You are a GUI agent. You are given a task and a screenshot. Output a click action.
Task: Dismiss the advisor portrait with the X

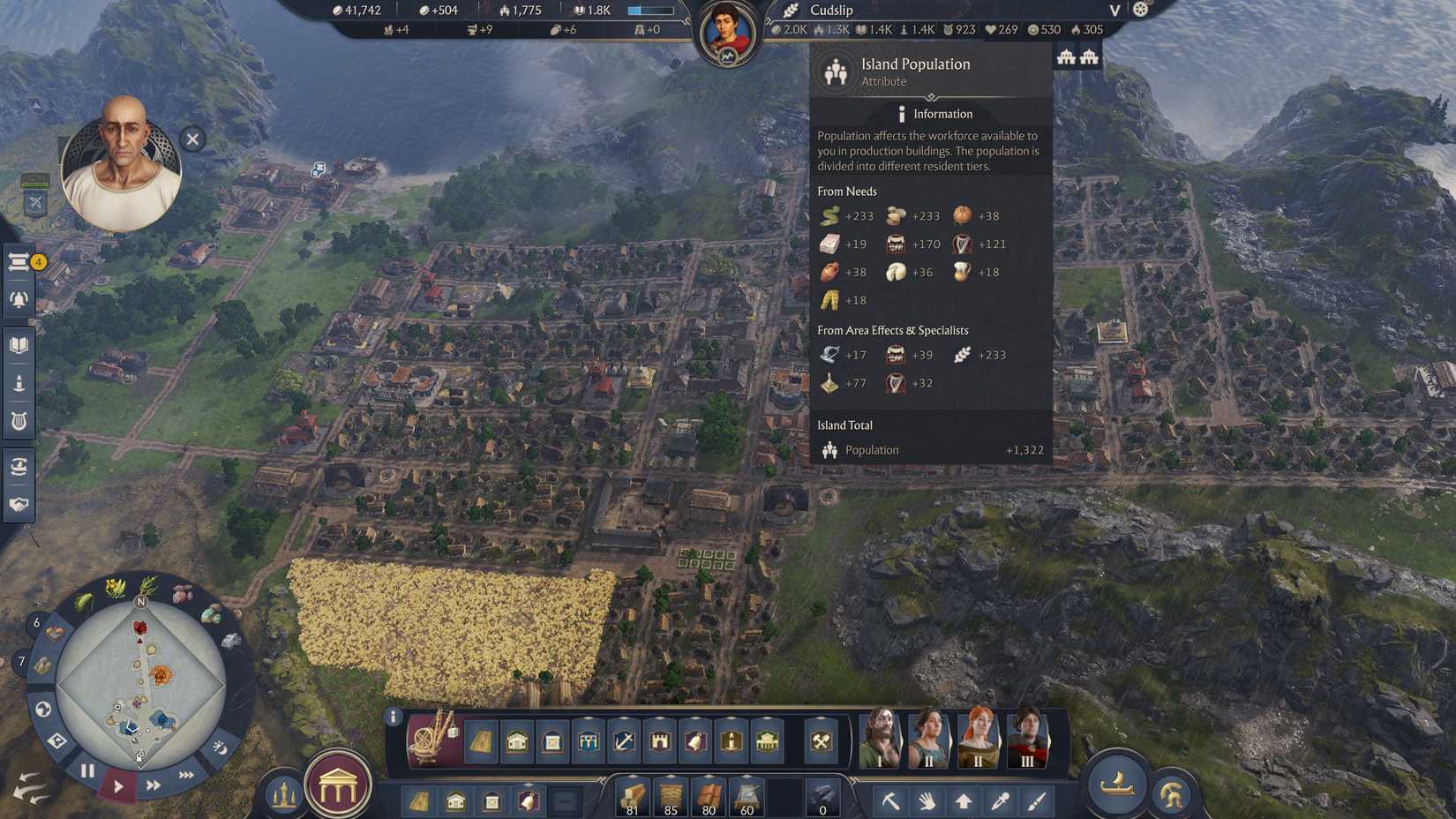[x=191, y=139]
